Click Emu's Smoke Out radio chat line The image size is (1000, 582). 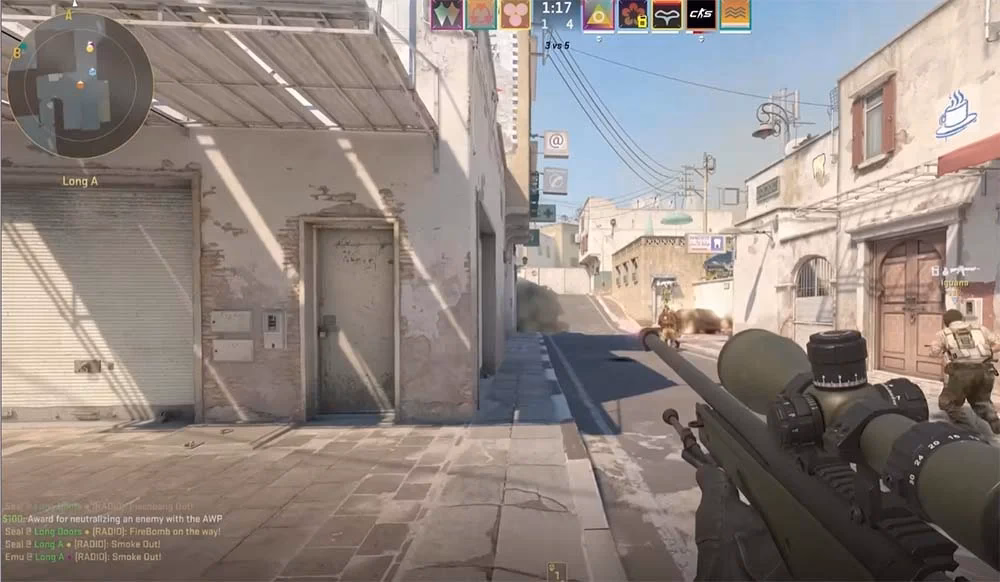[x=84, y=557]
